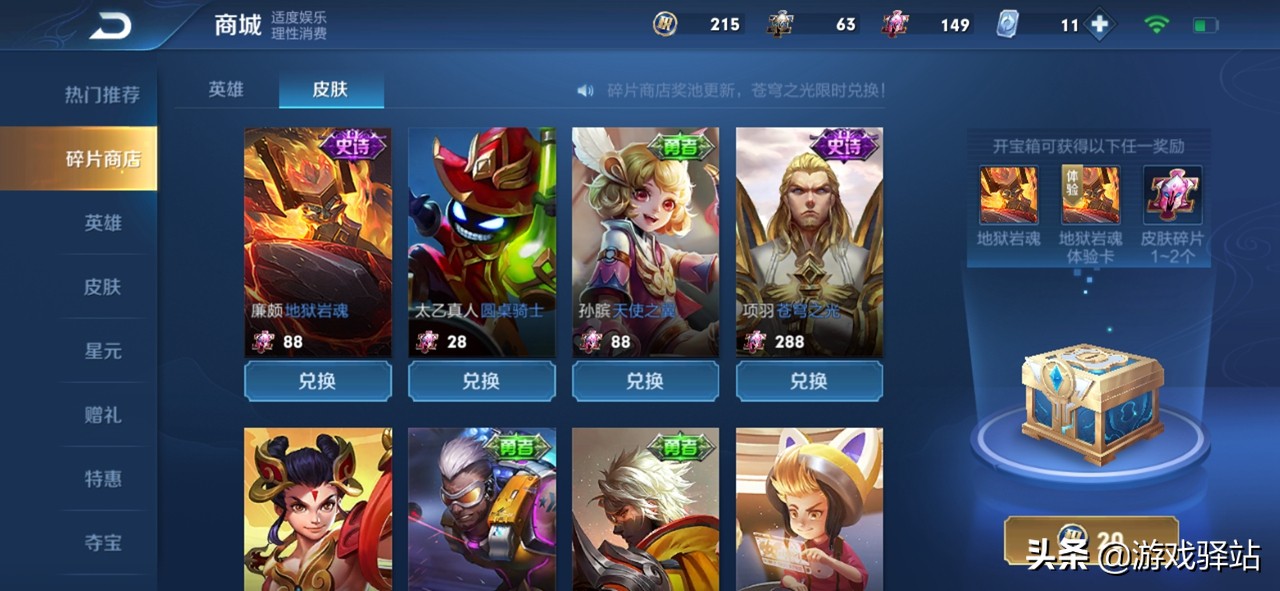Select the 项羽 苍穹之光 skin card
This screenshot has width=1280, height=591.
click(810, 240)
